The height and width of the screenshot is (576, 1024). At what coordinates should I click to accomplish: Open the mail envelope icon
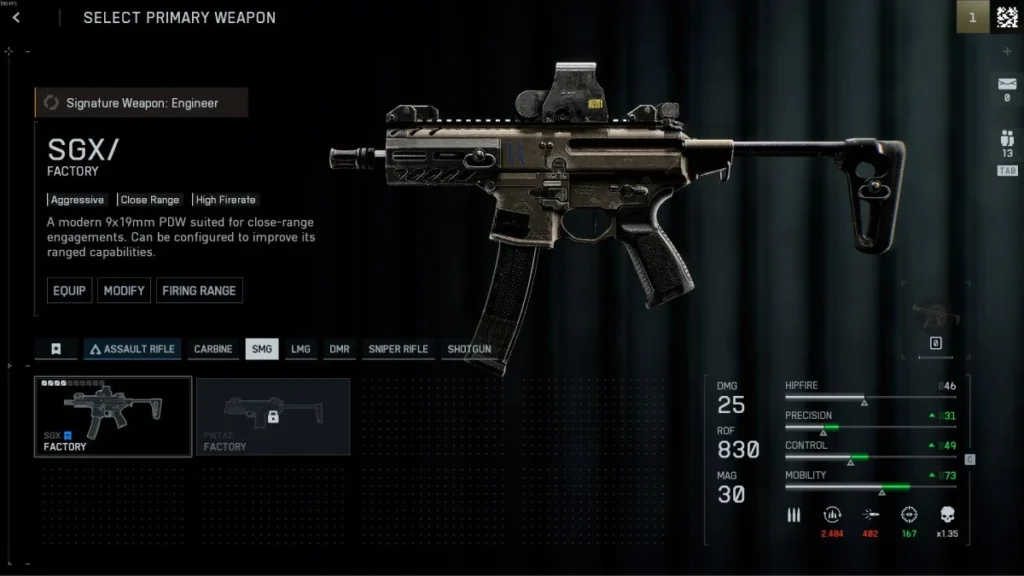click(x=1006, y=83)
